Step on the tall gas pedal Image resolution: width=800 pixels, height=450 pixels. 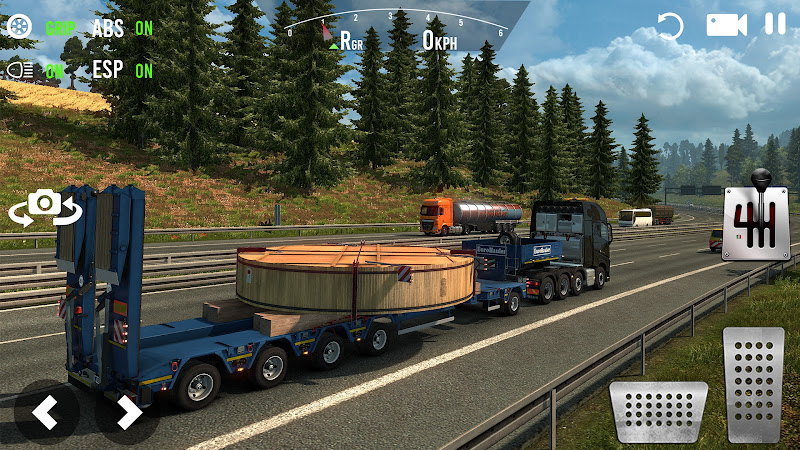[x=754, y=384]
